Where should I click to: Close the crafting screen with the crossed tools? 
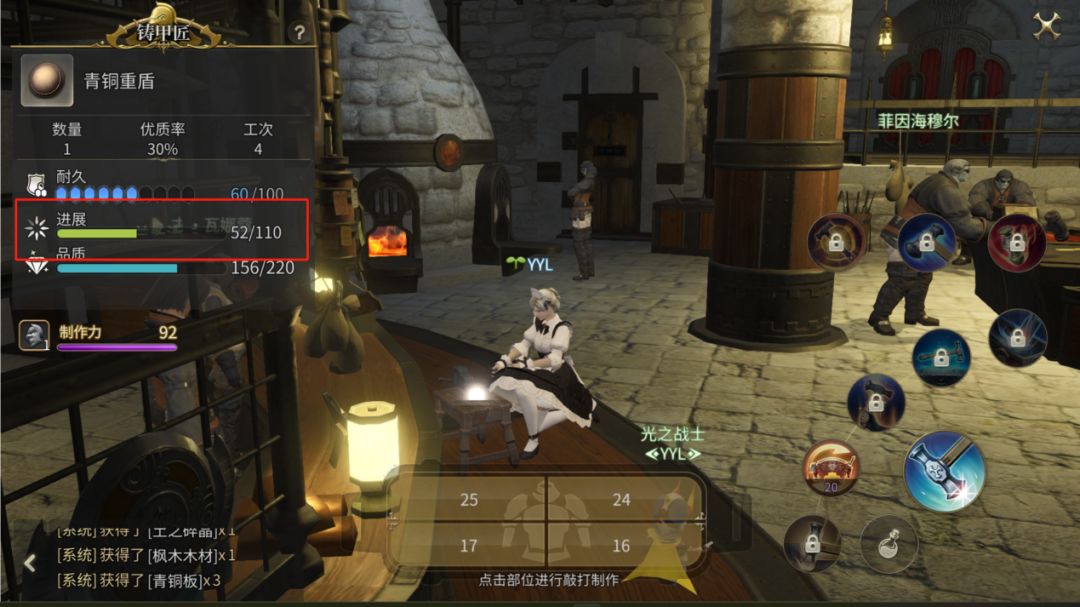[x=1046, y=25]
